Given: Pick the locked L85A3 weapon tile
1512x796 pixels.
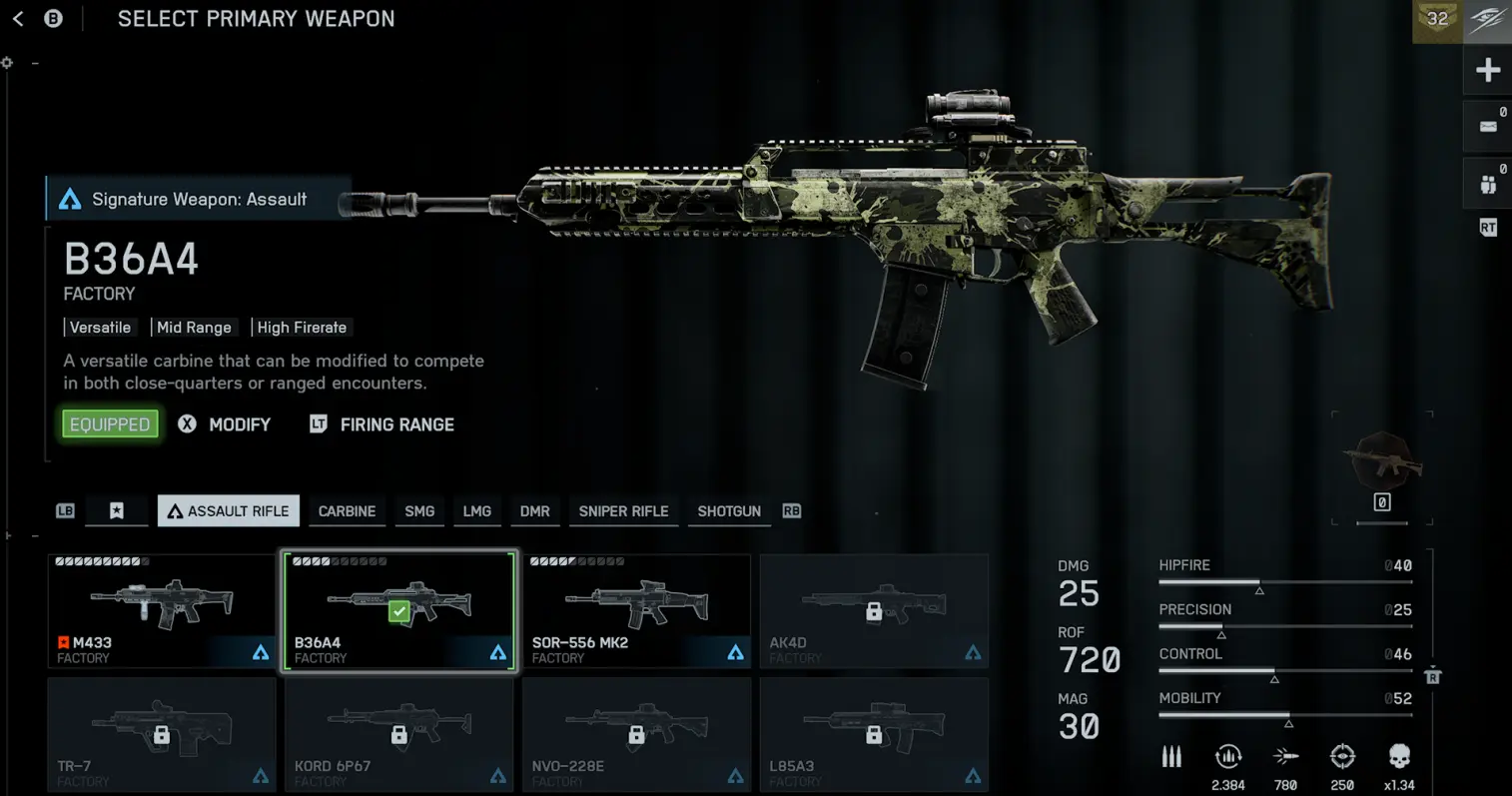Looking at the screenshot, I should tap(874, 735).
